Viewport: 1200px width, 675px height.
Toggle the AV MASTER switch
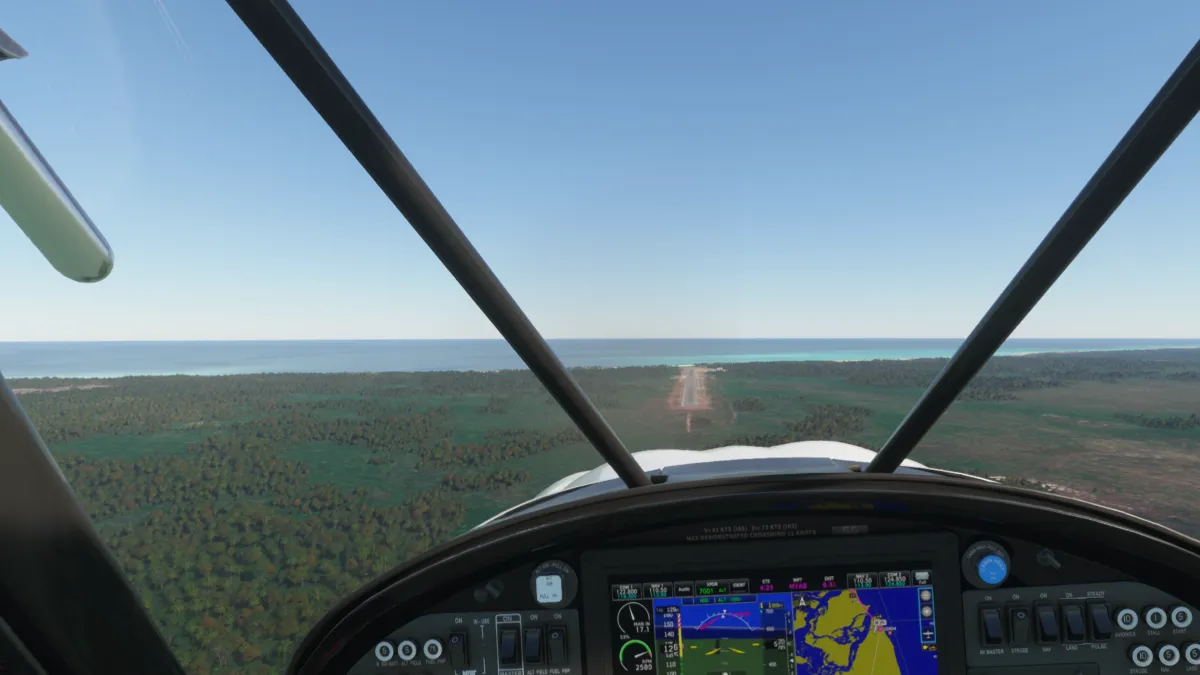point(992,625)
